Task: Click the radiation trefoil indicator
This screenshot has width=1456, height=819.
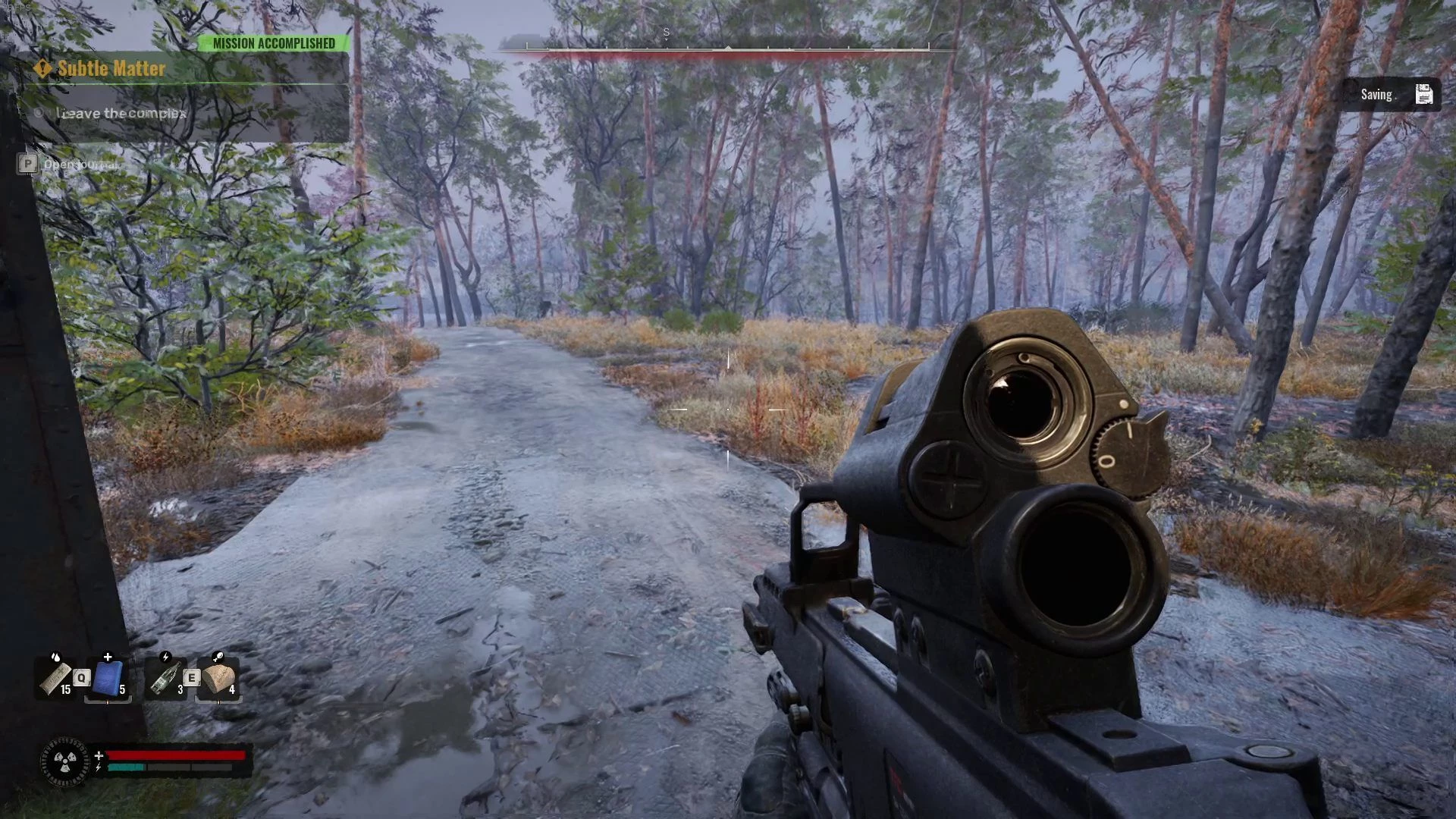Action: click(x=64, y=761)
